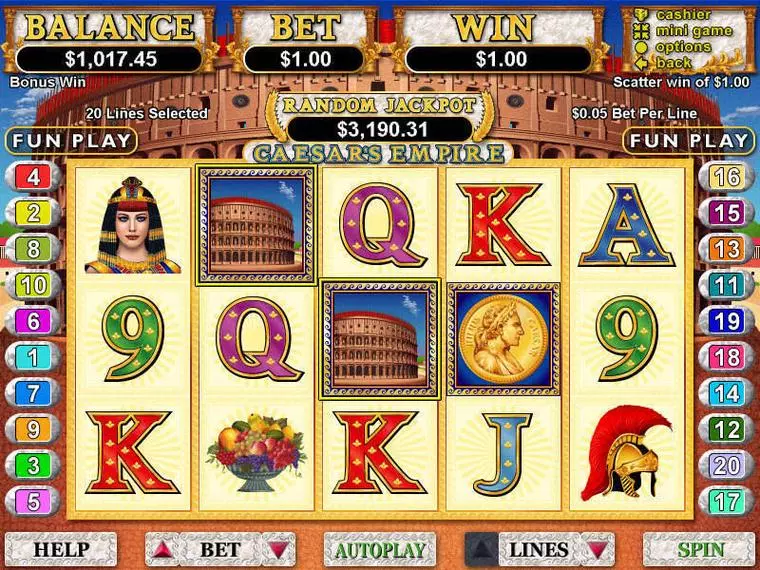Decrease the number of lines
Screen dimensions: 760x570
597,549
